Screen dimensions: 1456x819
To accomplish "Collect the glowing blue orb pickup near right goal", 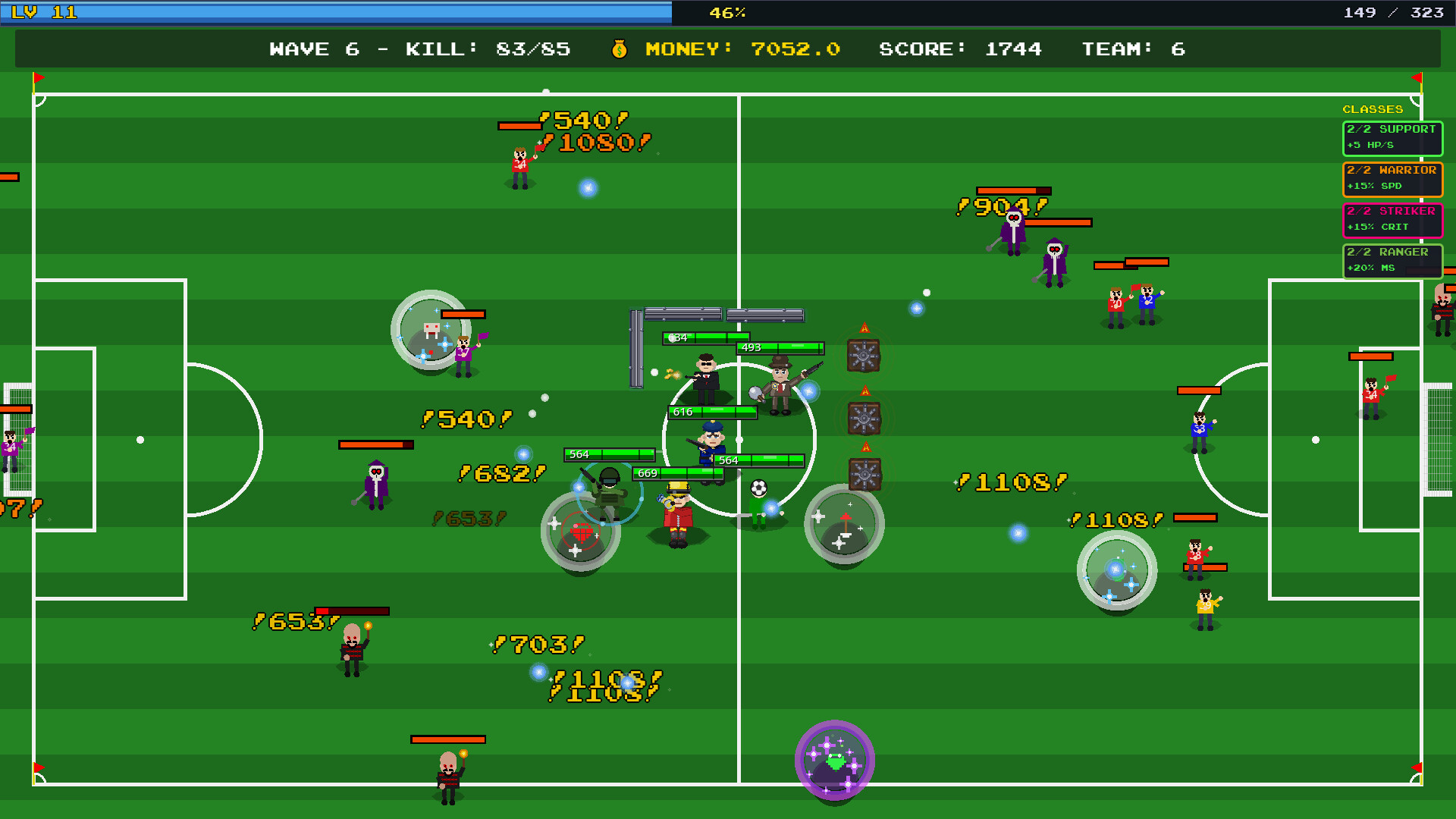I will coord(1116,571).
